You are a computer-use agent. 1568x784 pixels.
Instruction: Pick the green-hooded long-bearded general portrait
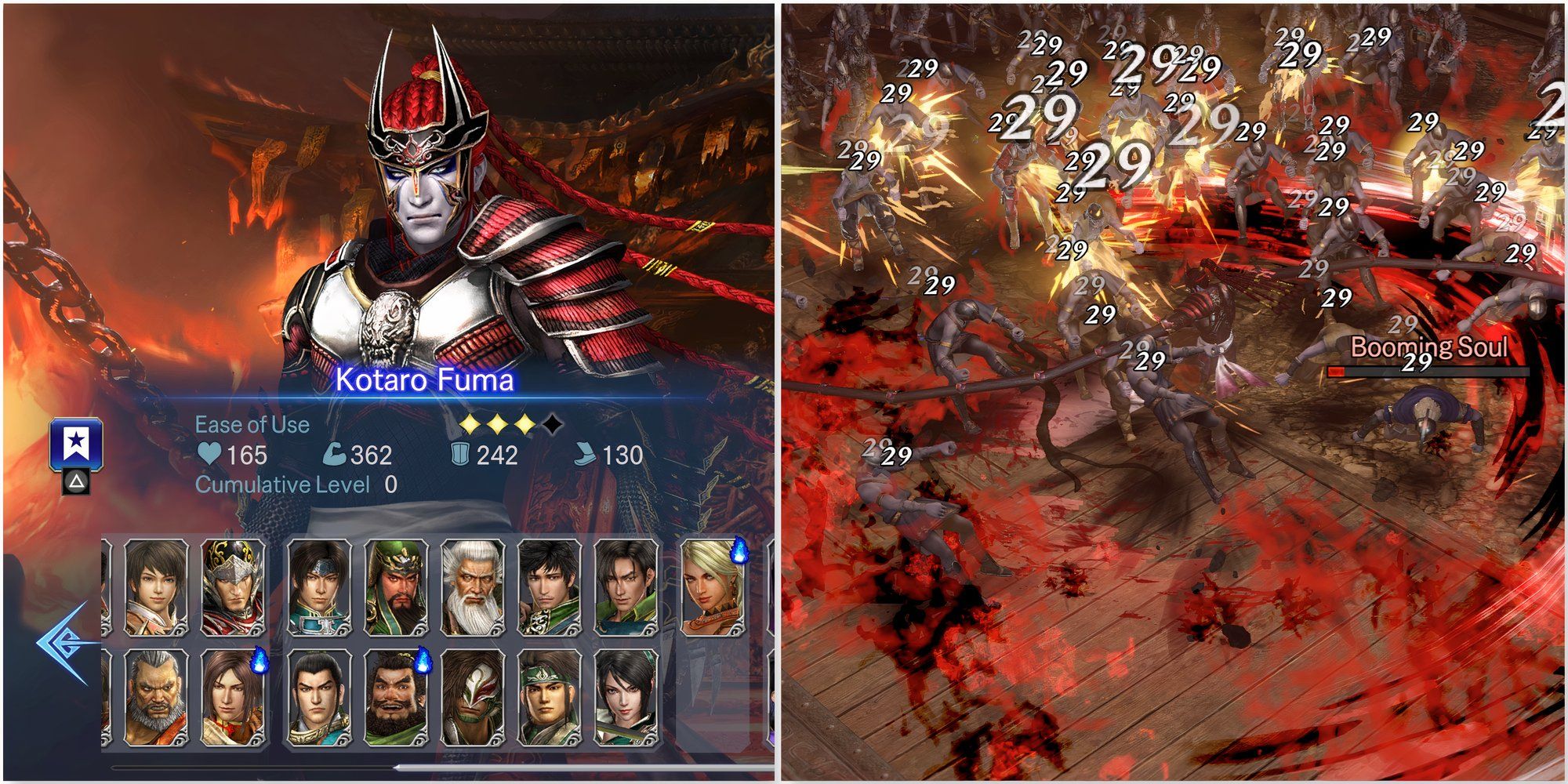point(396,586)
